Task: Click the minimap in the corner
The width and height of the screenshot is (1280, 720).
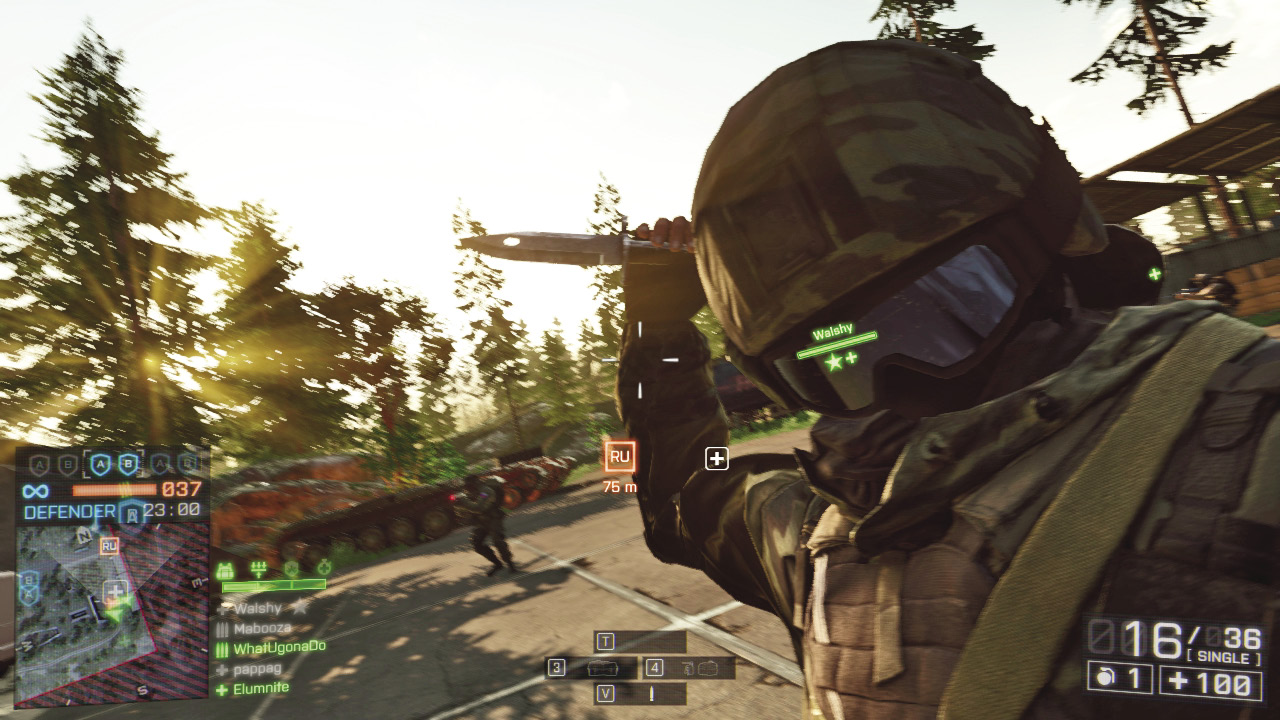Action: (85, 610)
